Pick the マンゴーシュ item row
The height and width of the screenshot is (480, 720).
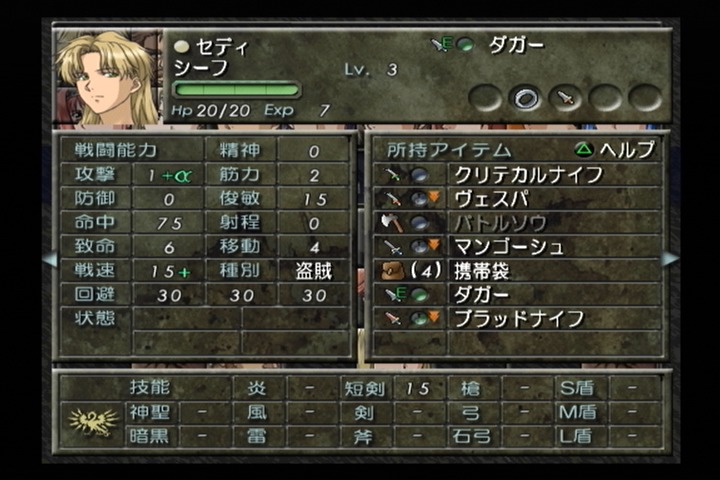pyautogui.click(x=515, y=246)
